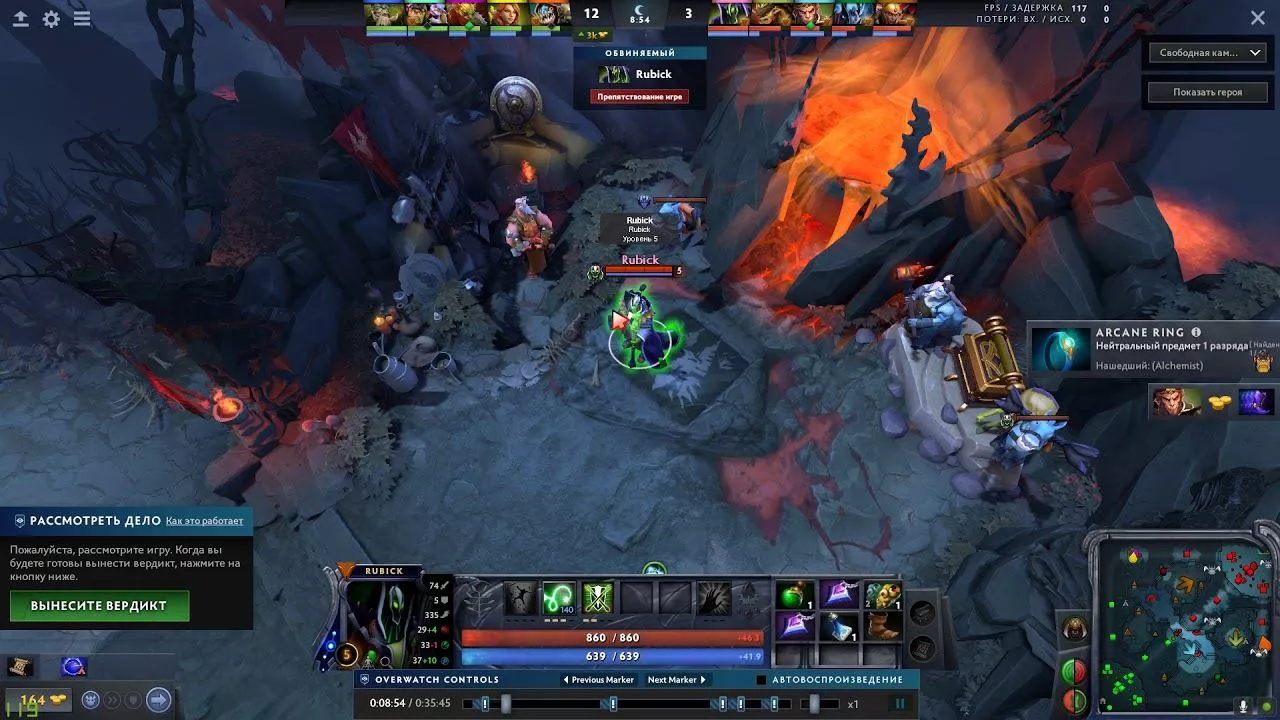
Task: Open the 'Свободная кам...' camera dropdown
Action: click(1208, 53)
